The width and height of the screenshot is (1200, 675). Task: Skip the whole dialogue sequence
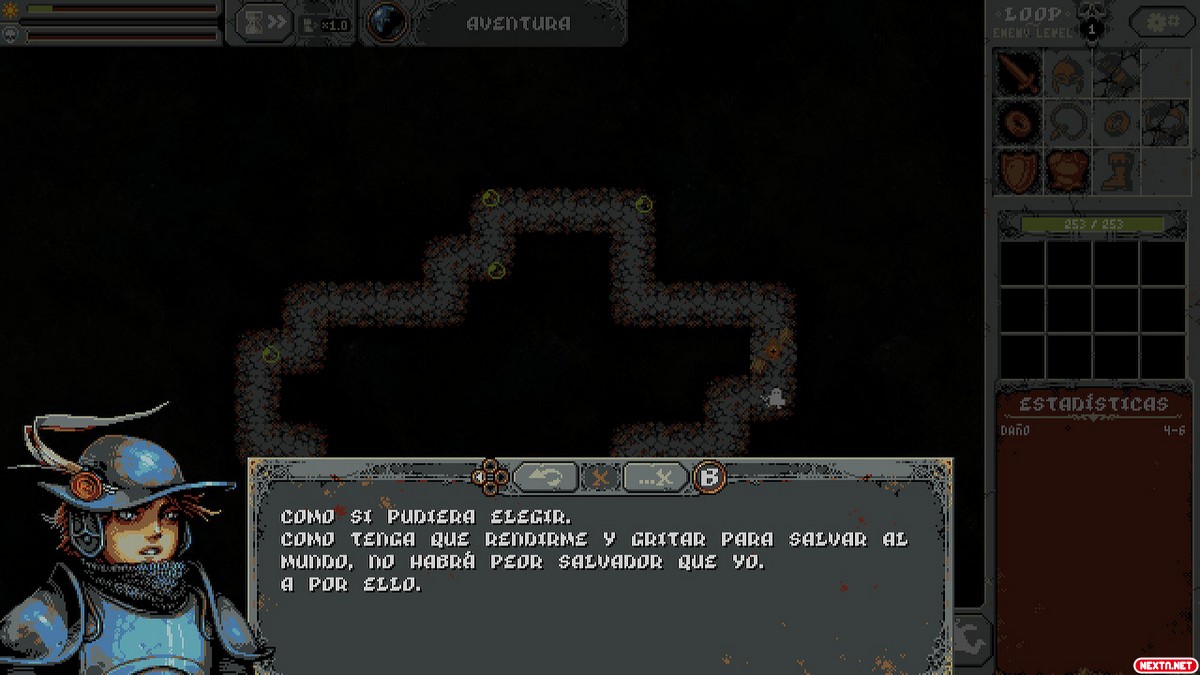(656, 477)
